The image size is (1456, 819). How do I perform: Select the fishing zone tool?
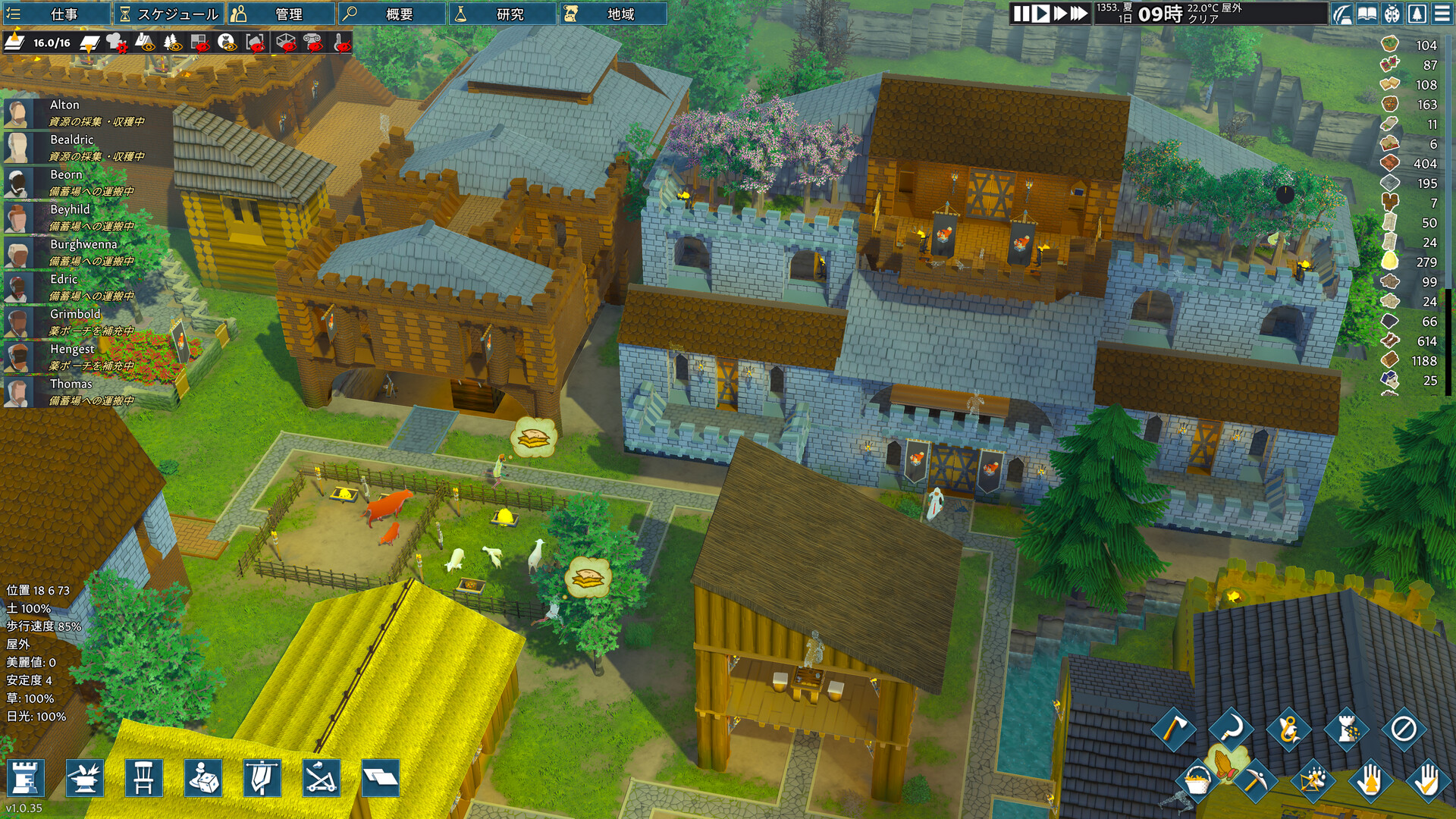click(x=1288, y=730)
